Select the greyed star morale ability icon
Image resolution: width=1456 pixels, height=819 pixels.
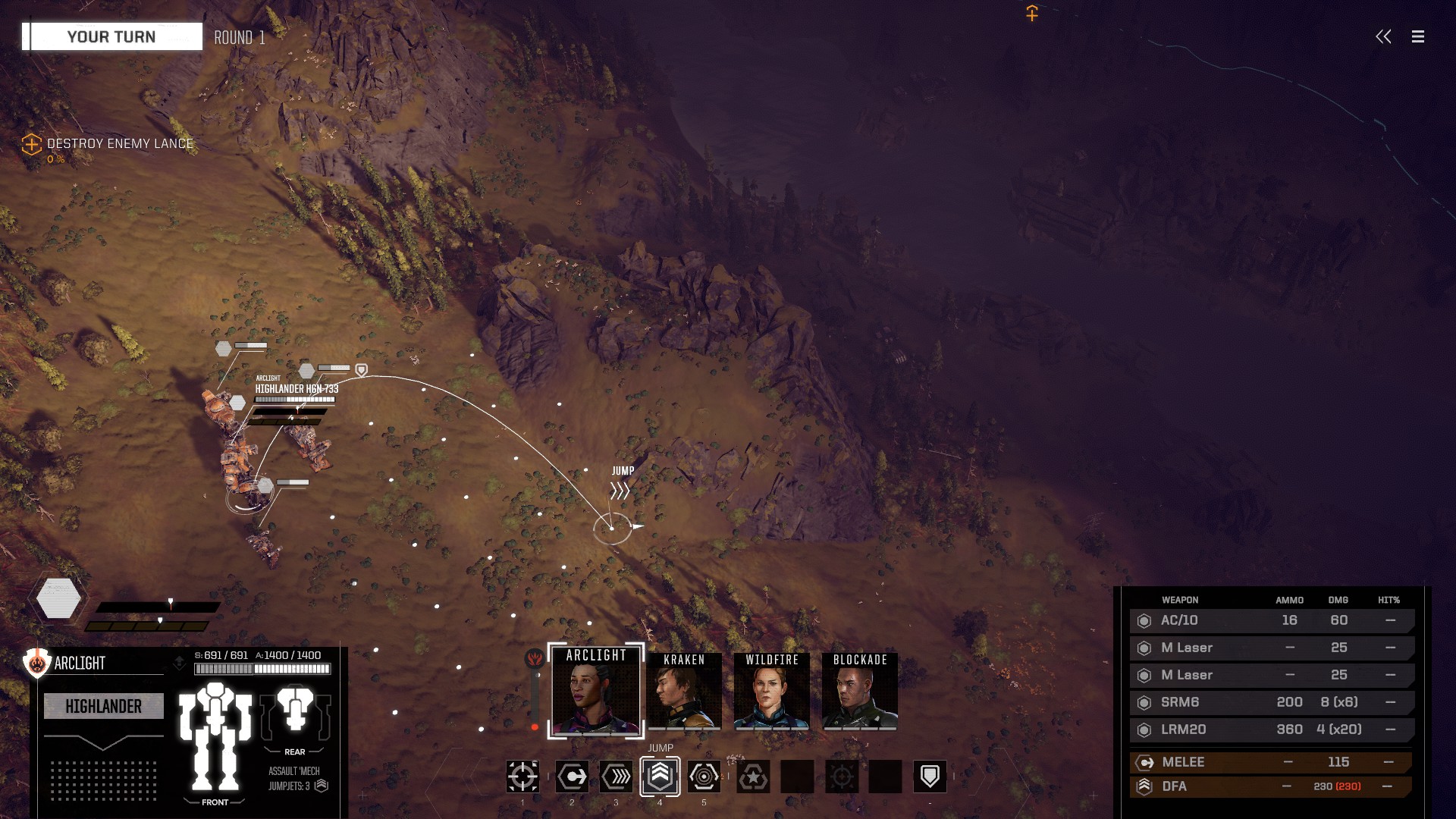point(753,777)
